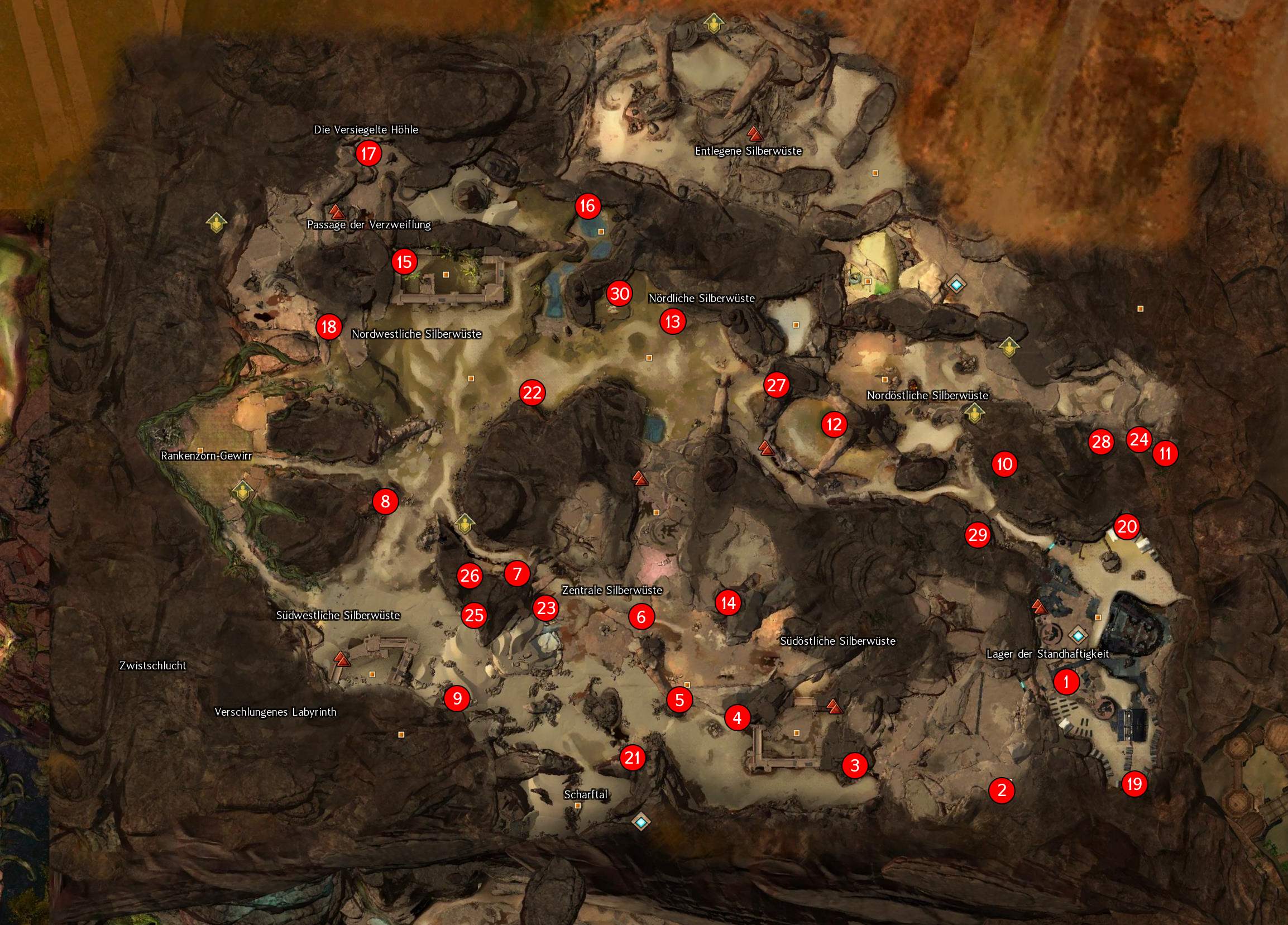Click marker 21 near Scharftal
The height and width of the screenshot is (925, 1288).
(633, 758)
